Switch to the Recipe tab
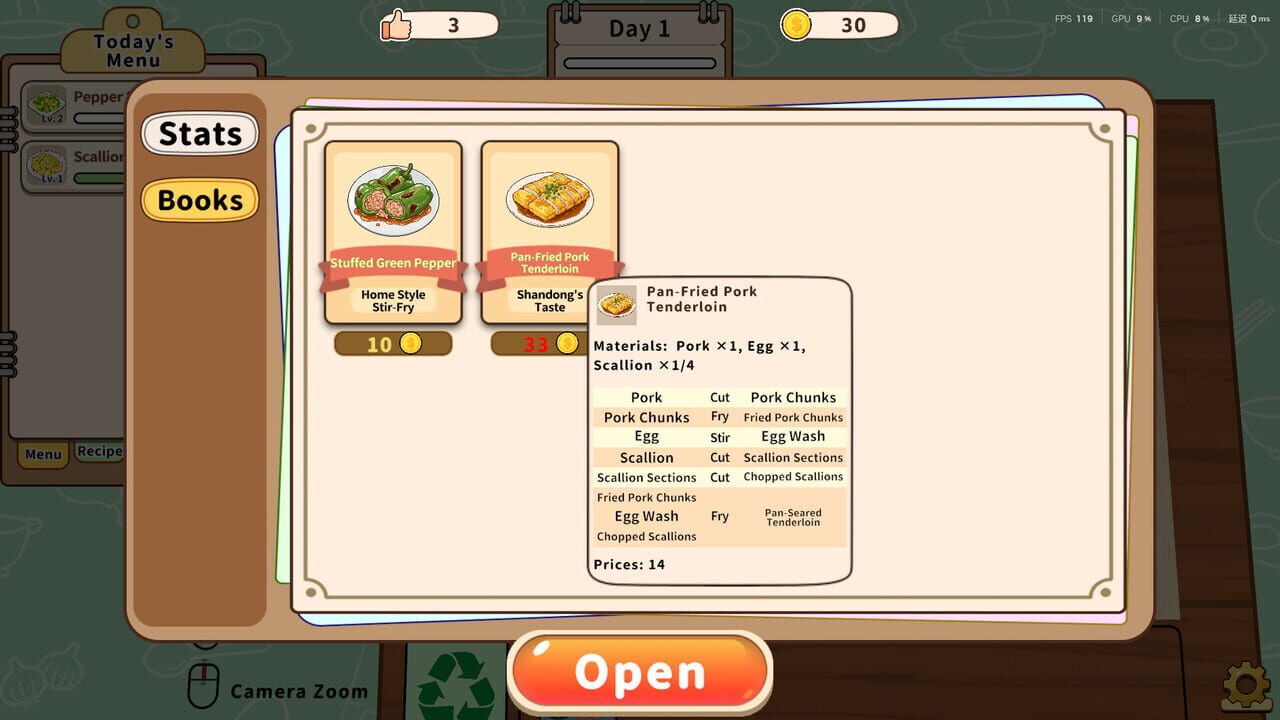The image size is (1280, 720). click(x=98, y=451)
